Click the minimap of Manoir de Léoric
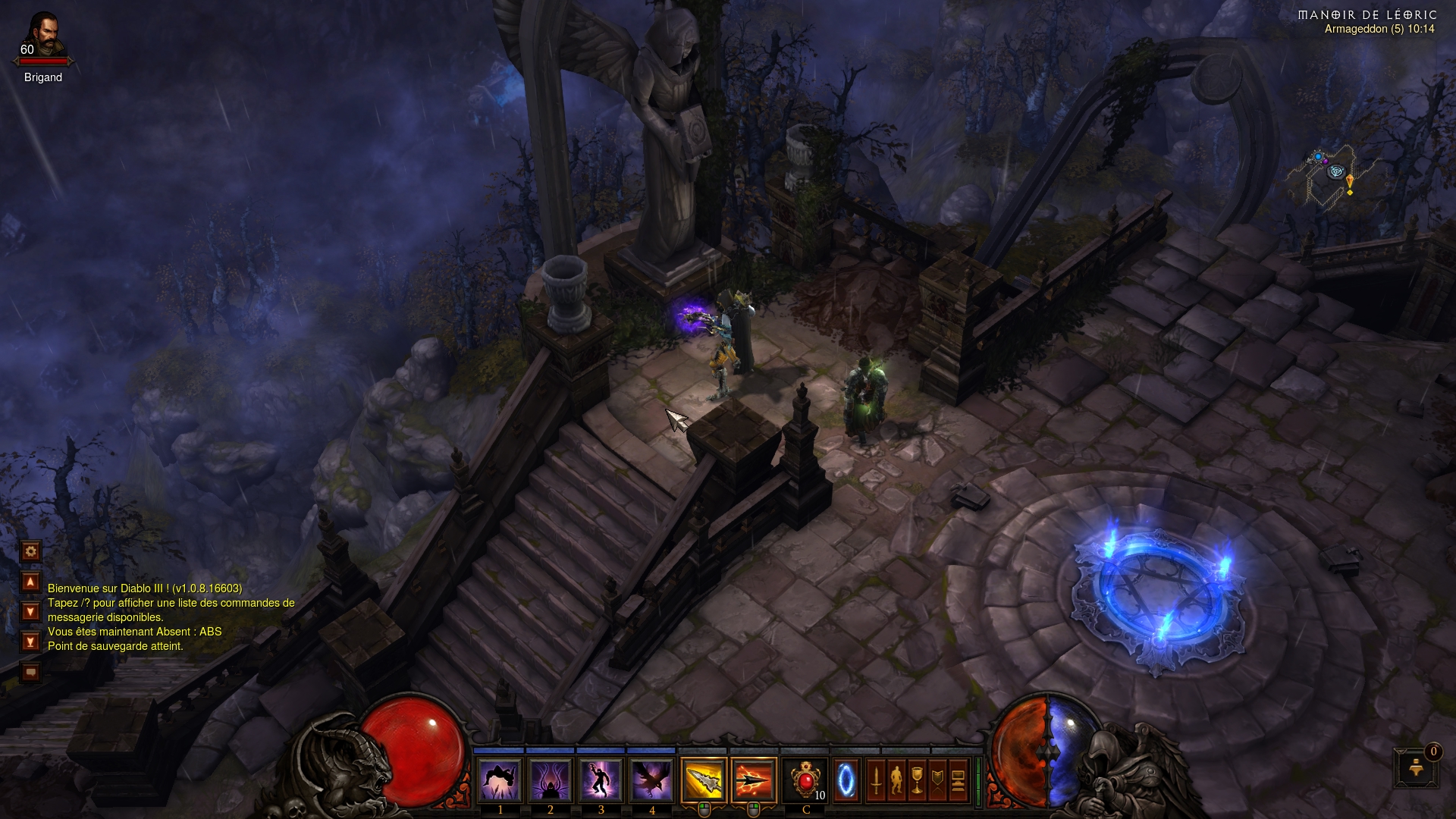The height and width of the screenshot is (819, 1456). pos(1331,176)
